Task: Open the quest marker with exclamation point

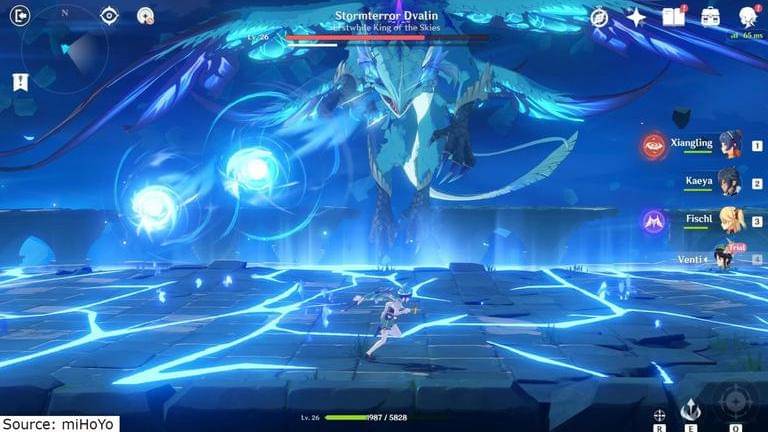Action: 21,82
